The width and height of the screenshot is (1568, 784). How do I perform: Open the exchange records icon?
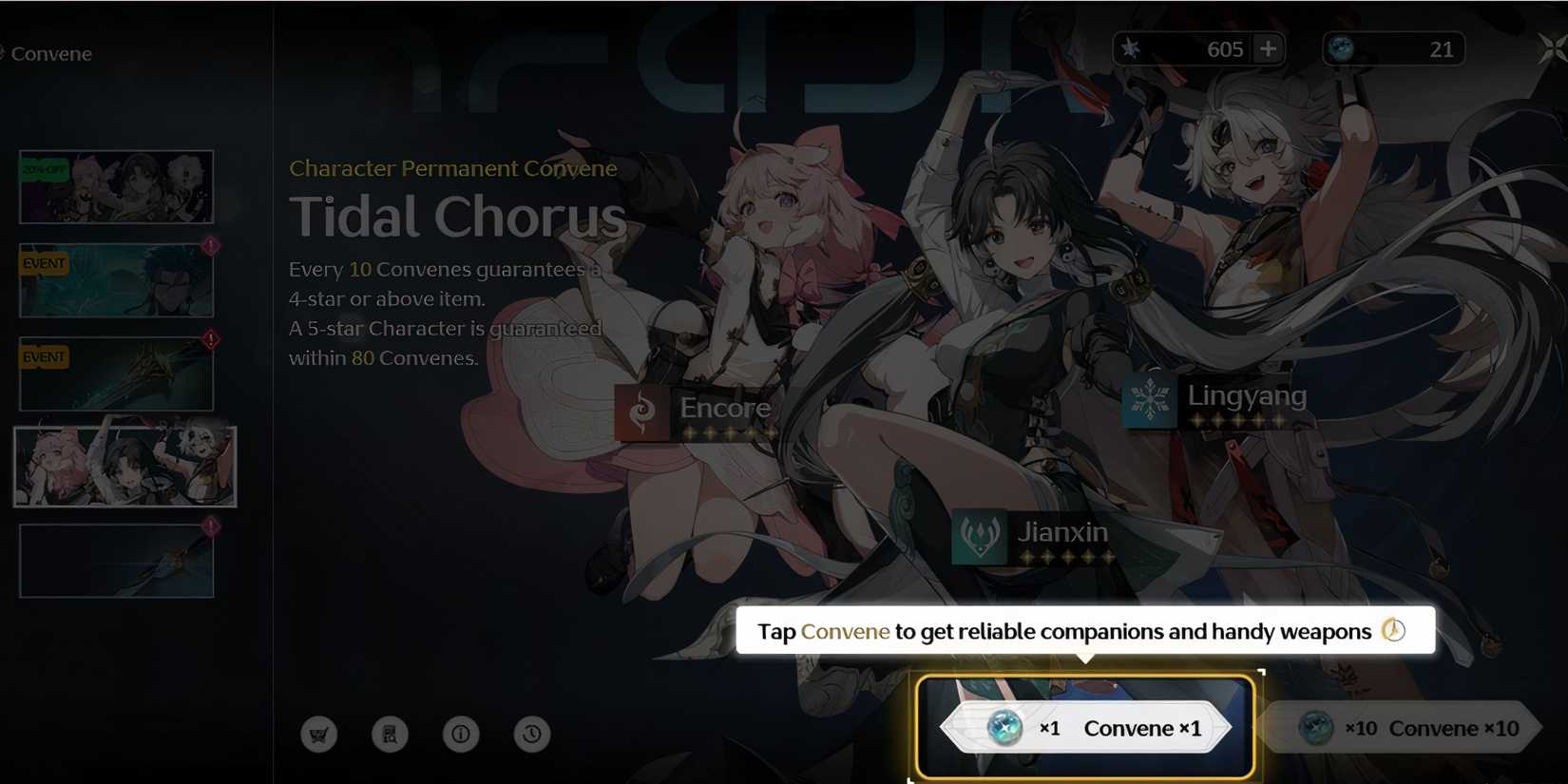(390, 734)
